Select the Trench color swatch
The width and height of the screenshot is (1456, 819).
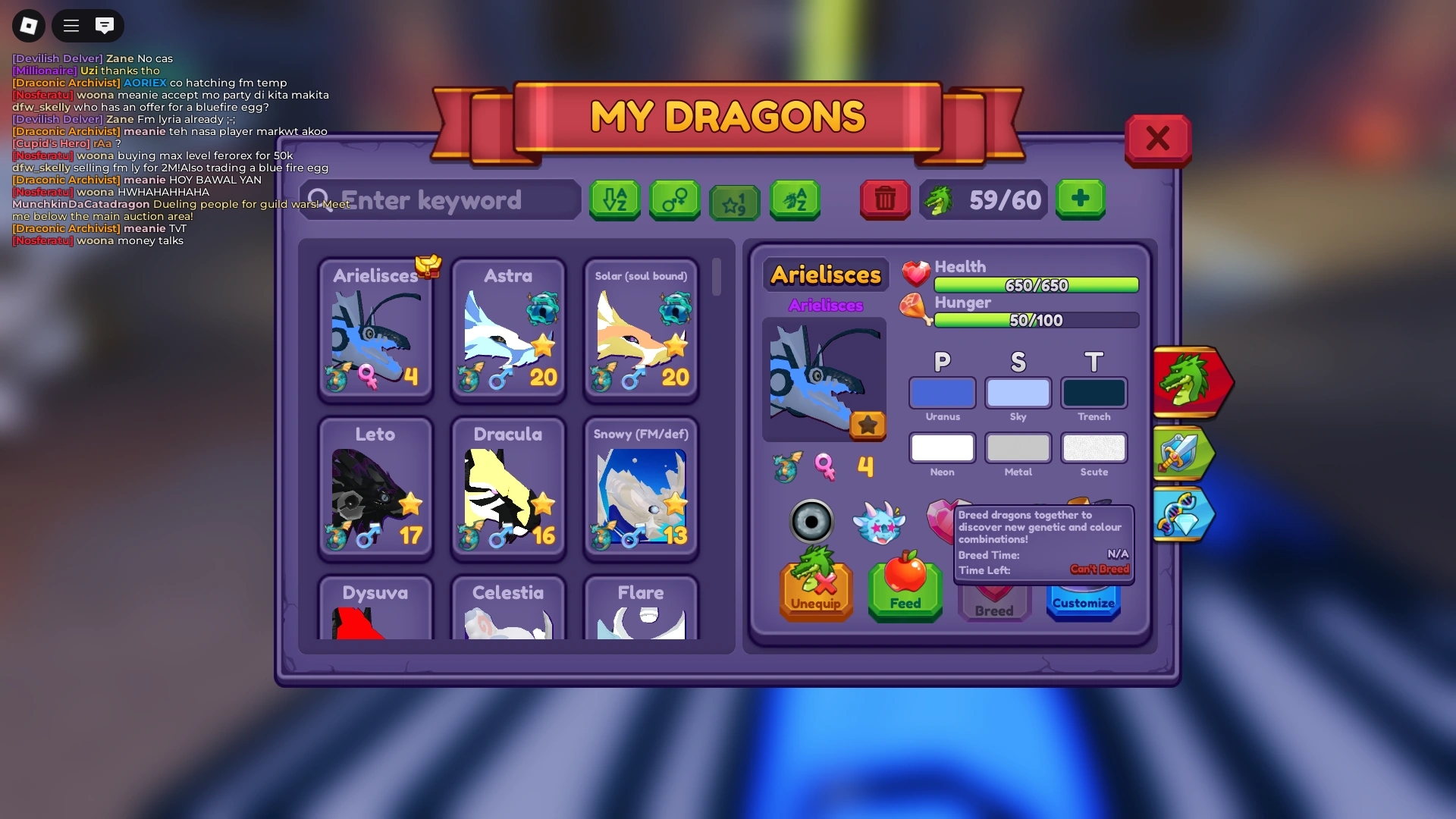[1094, 393]
